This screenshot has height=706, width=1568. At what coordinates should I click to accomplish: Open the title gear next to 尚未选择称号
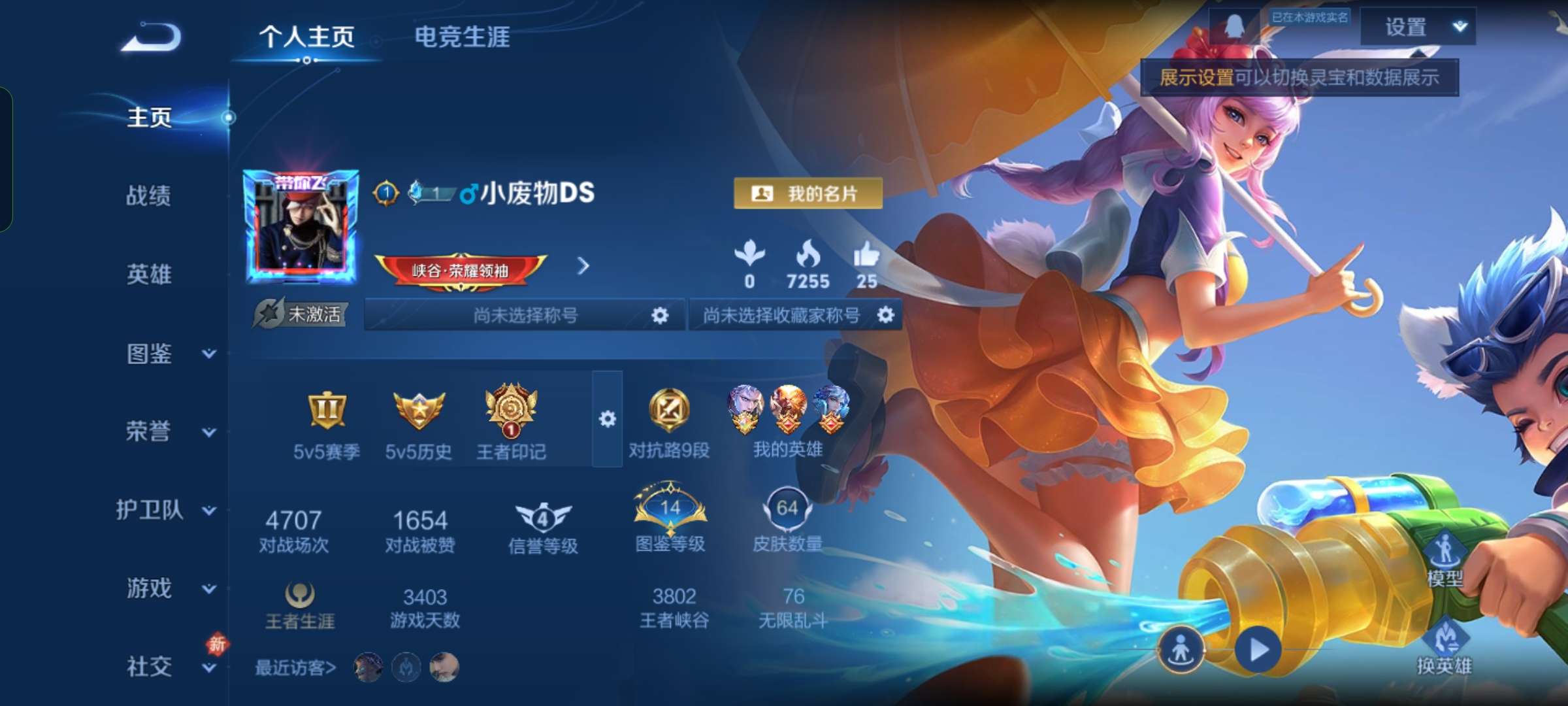click(x=660, y=314)
